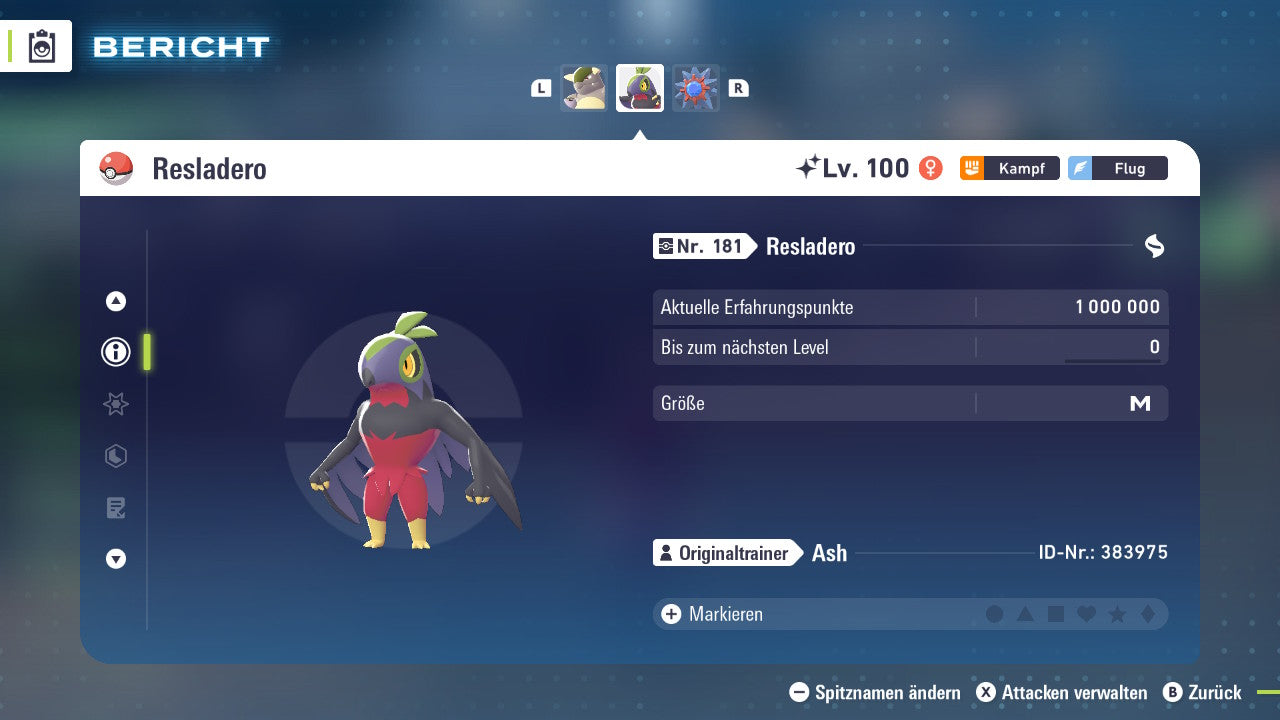Open the hexagon moves panel icon

(x=115, y=456)
